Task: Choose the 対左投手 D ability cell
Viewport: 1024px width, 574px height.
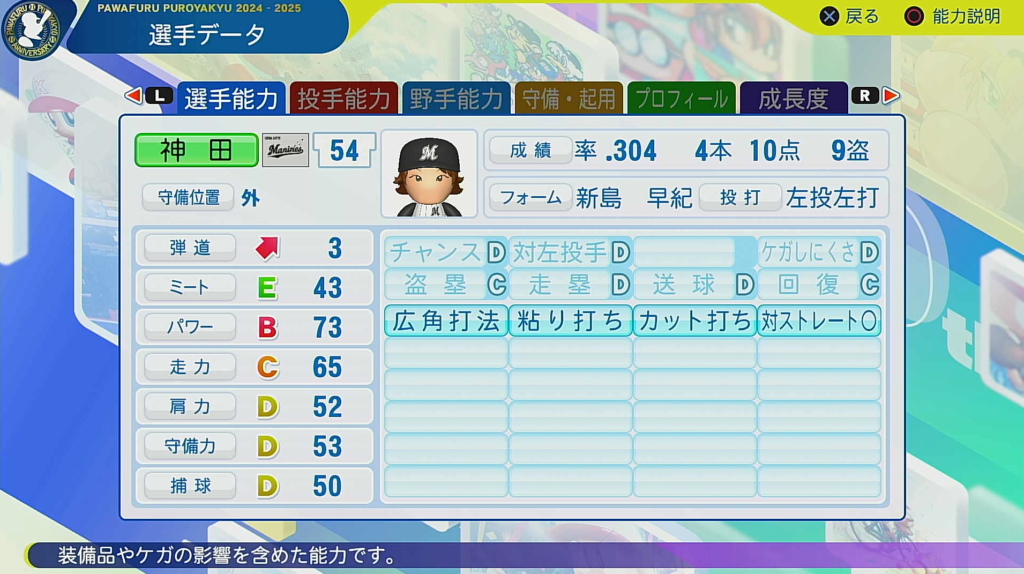Action: coord(570,252)
